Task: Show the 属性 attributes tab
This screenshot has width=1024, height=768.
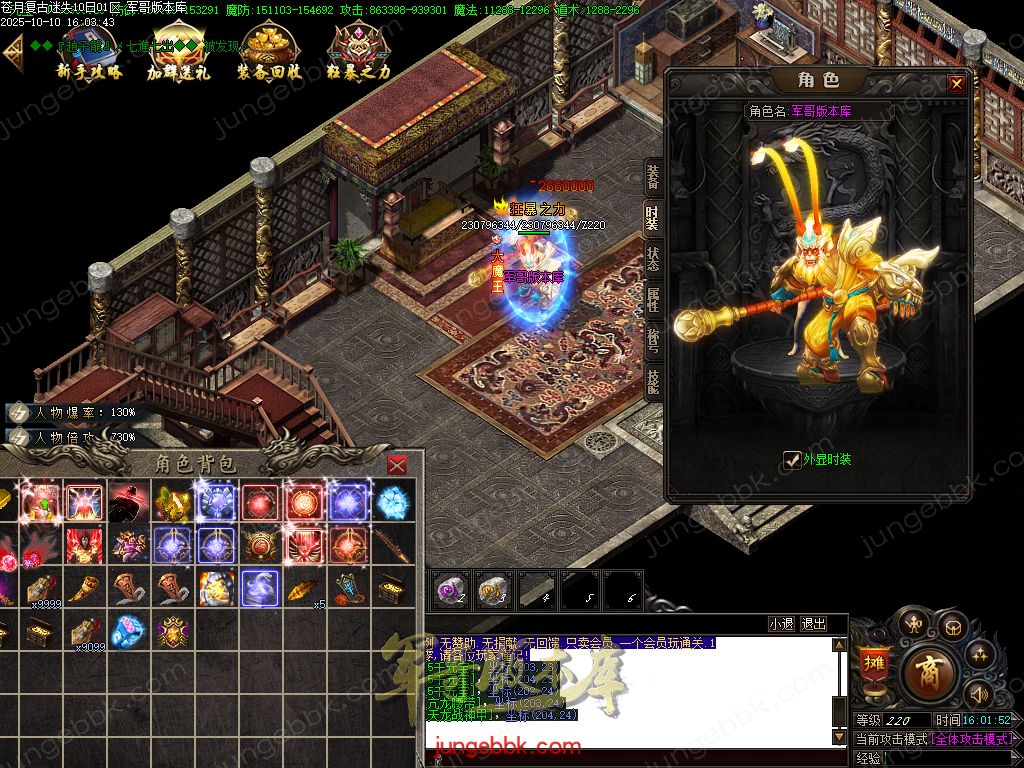Action: click(x=652, y=299)
